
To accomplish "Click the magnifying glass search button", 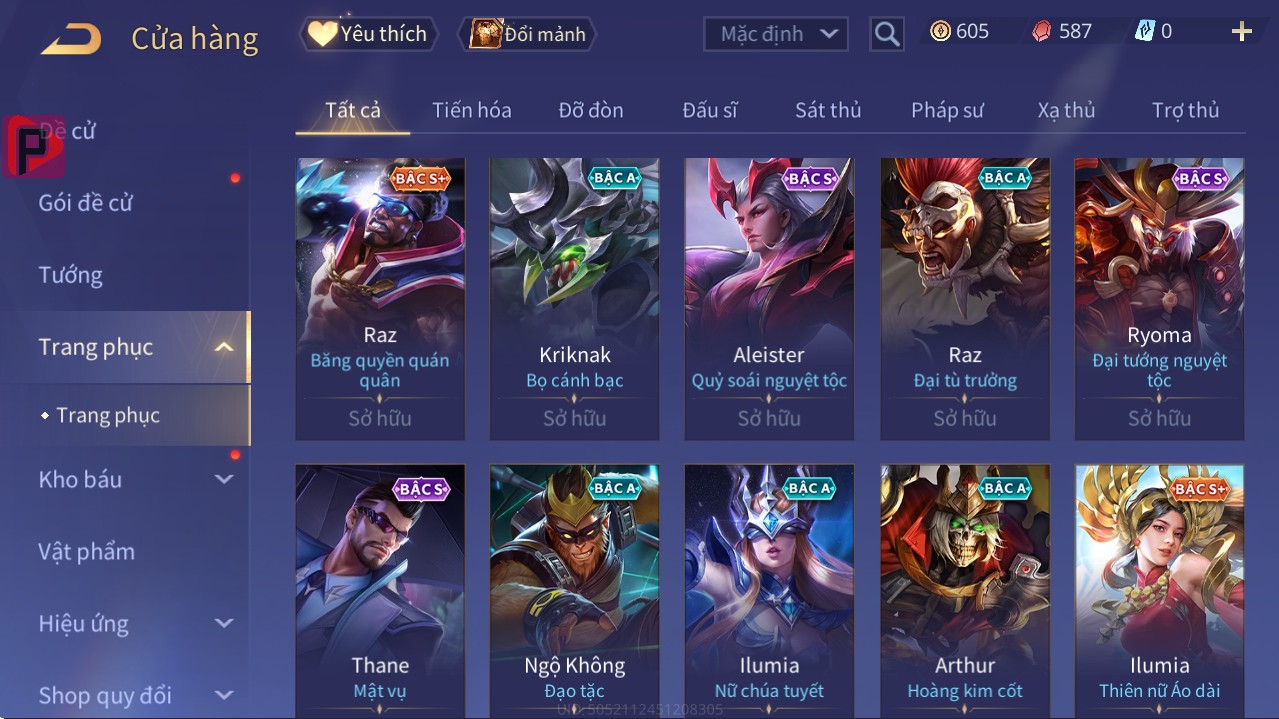I will point(887,34).
